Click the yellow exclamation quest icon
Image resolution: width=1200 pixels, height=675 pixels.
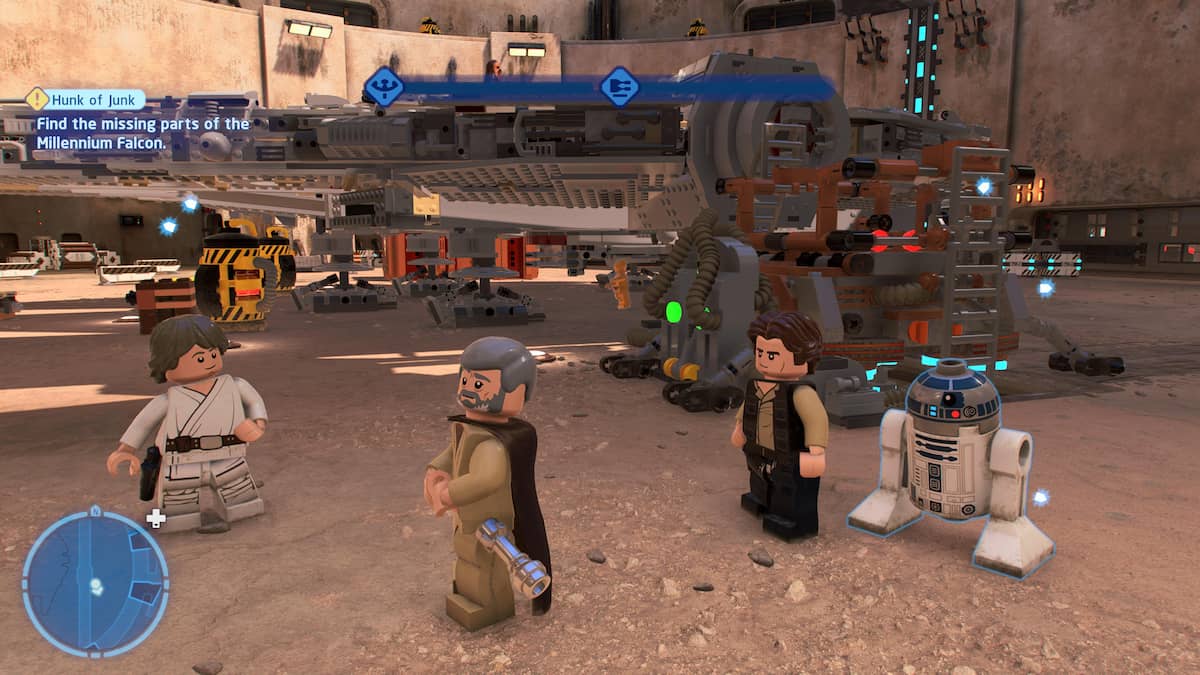coord(37,99)
